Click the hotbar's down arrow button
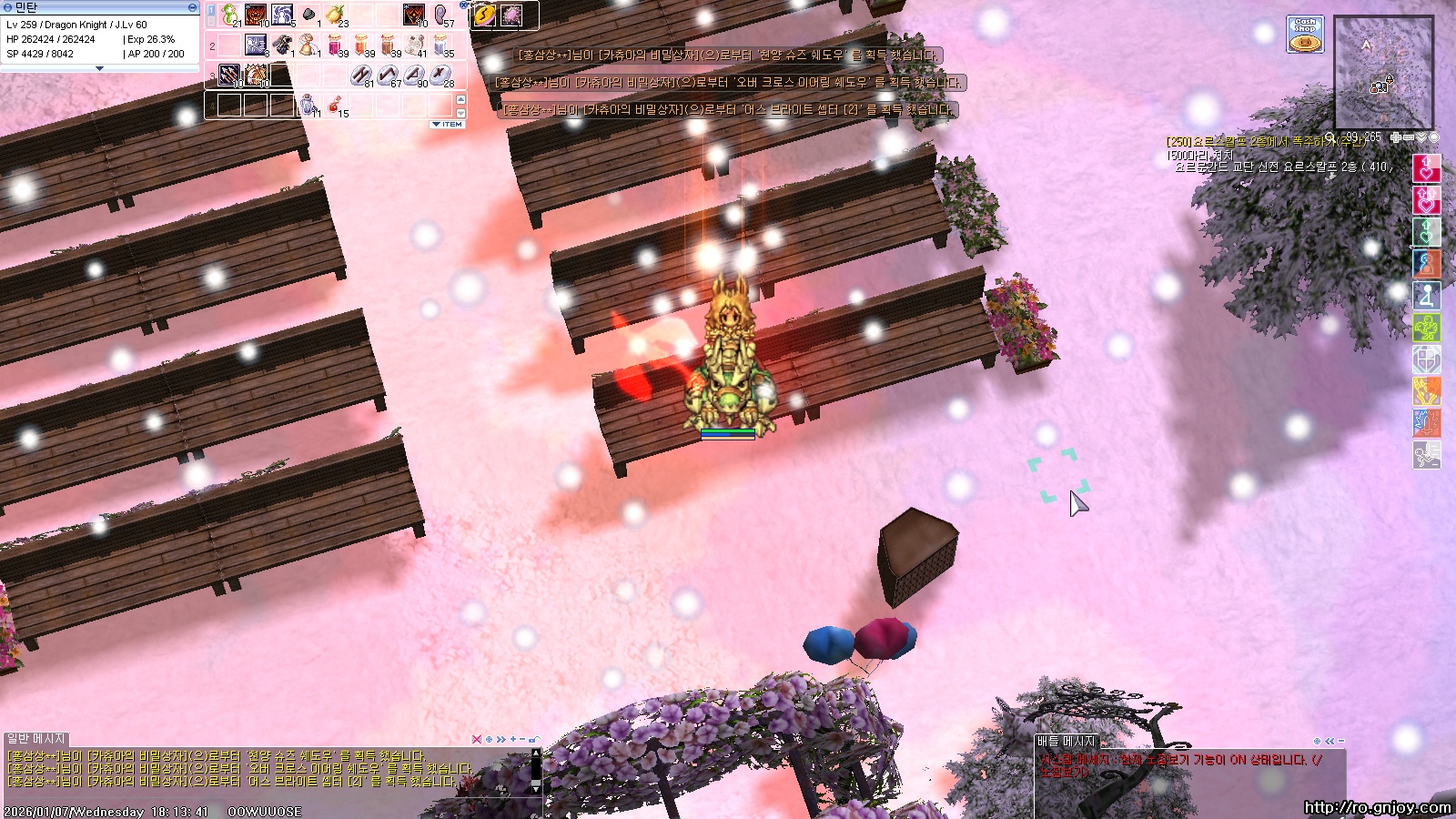Screen dimensions: 1456x819 point(460,113)
